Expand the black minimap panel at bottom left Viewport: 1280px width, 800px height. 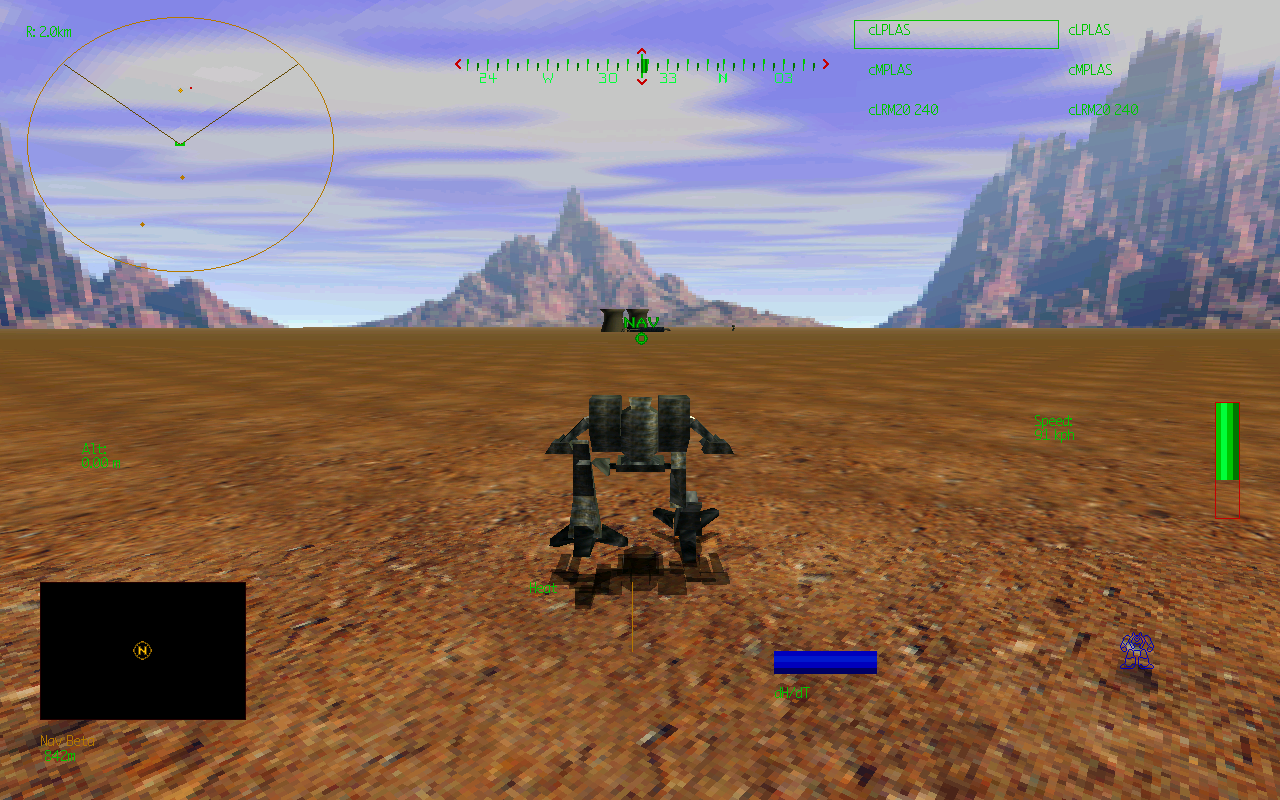[x=141, y=650]
